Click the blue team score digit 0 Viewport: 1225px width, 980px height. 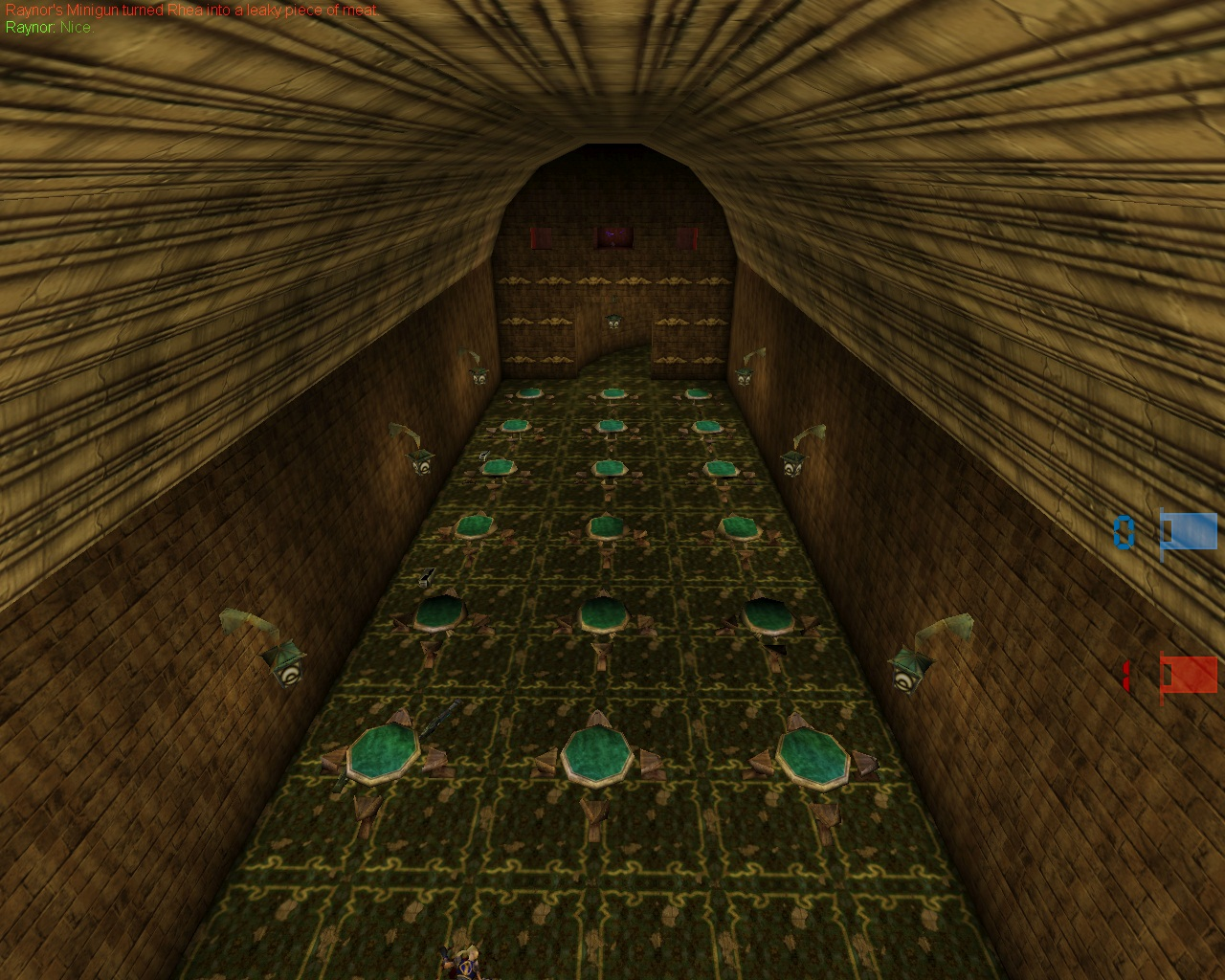1125,534
